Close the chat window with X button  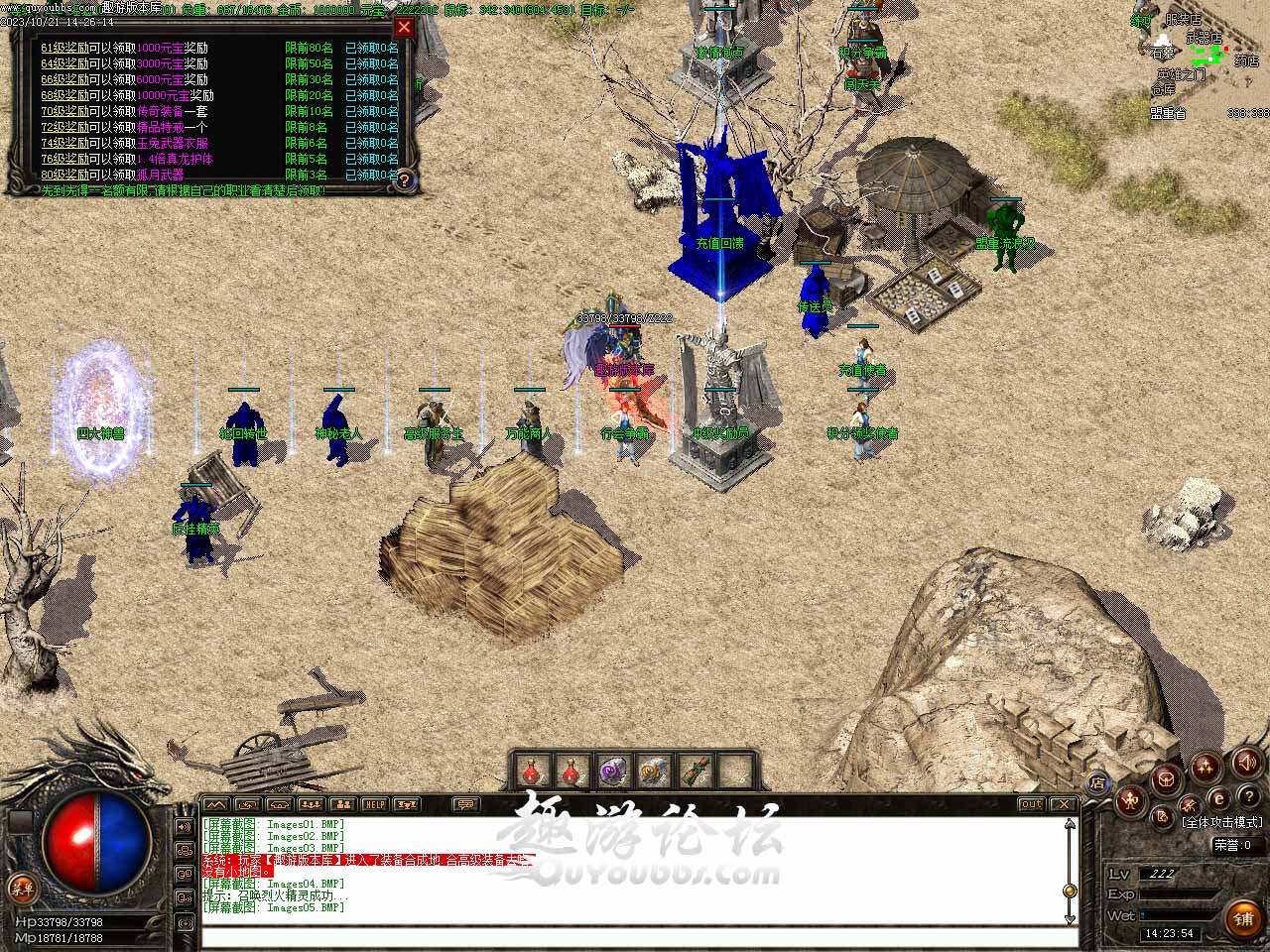point(1064,804)
